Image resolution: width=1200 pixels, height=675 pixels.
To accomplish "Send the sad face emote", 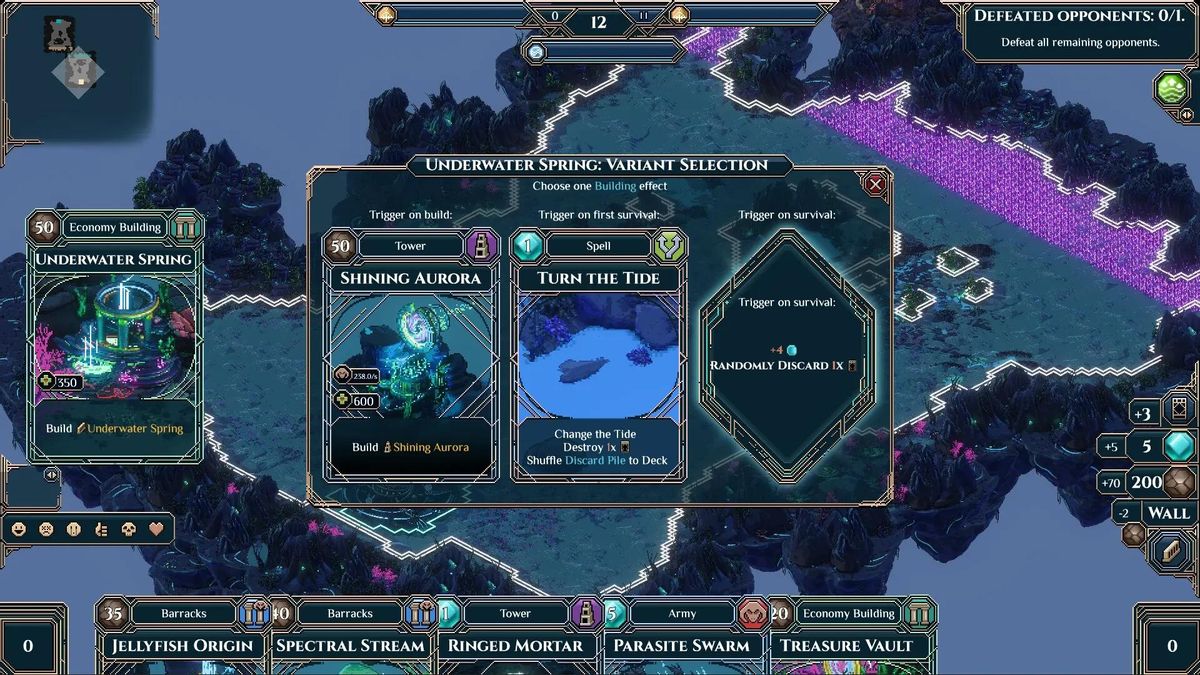I will (x=46, y=529).
